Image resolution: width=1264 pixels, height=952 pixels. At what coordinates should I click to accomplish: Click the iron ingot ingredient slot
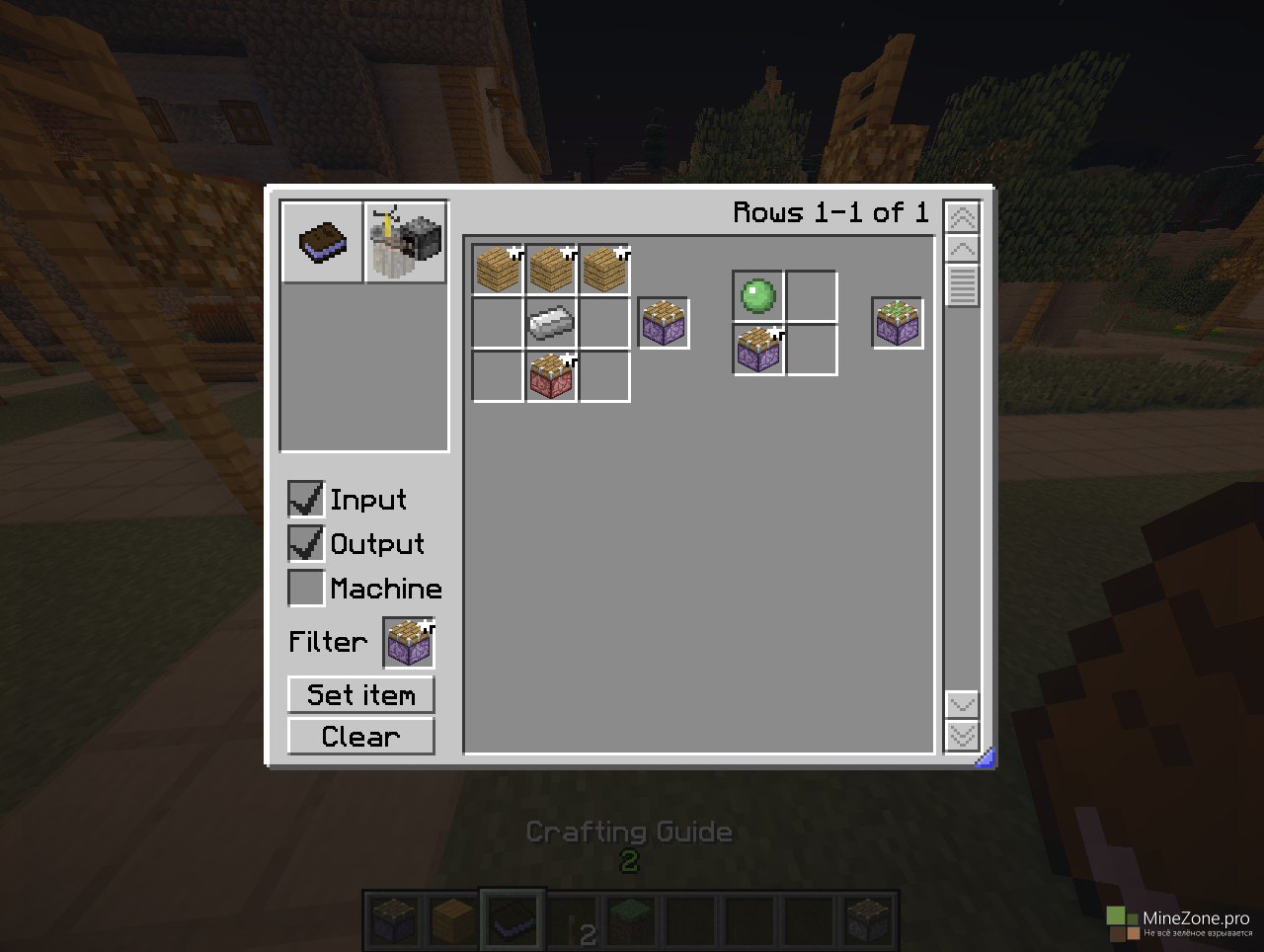(x=551, y=323)
